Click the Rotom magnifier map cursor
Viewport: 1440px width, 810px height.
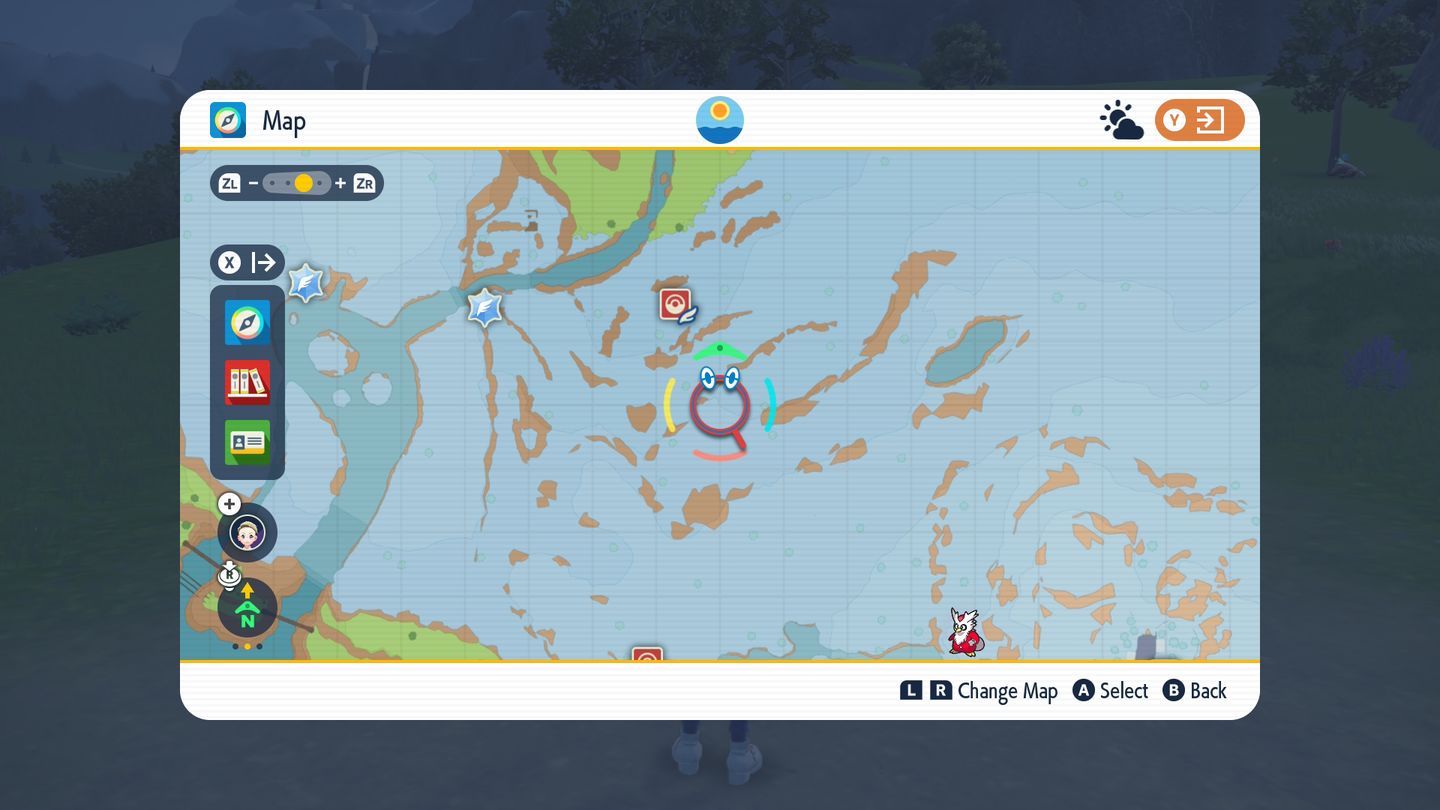720,405
